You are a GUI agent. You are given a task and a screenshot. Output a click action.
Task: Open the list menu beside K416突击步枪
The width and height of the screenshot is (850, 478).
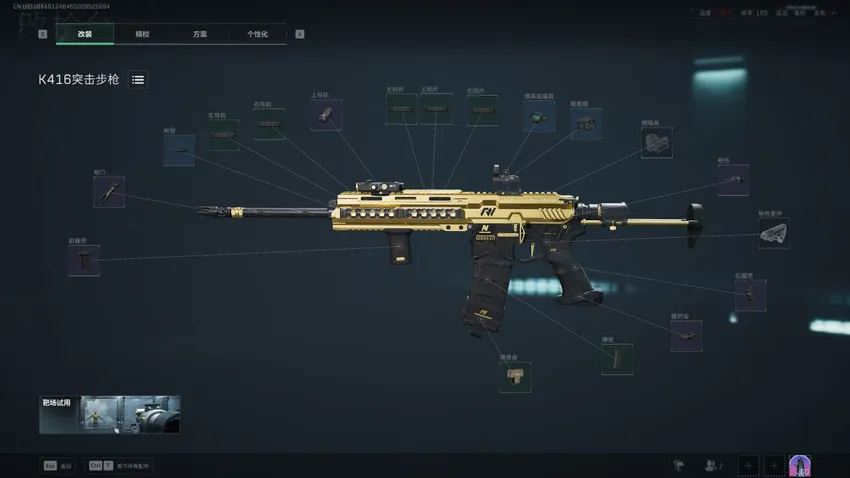[138, 79]
